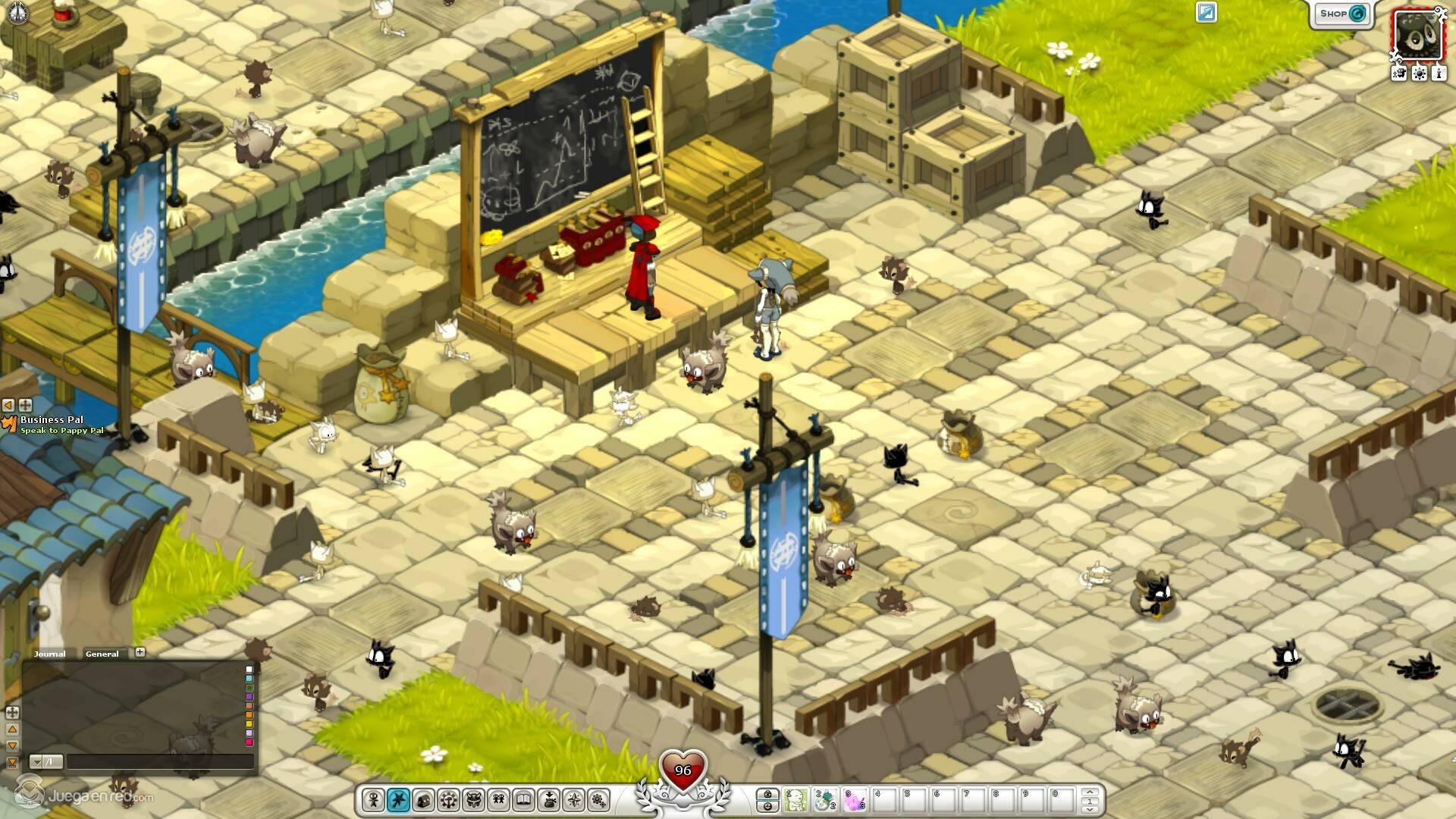The image size is (1456, 819).
Task: Open the book icon in toolbar
Action: 523,799
